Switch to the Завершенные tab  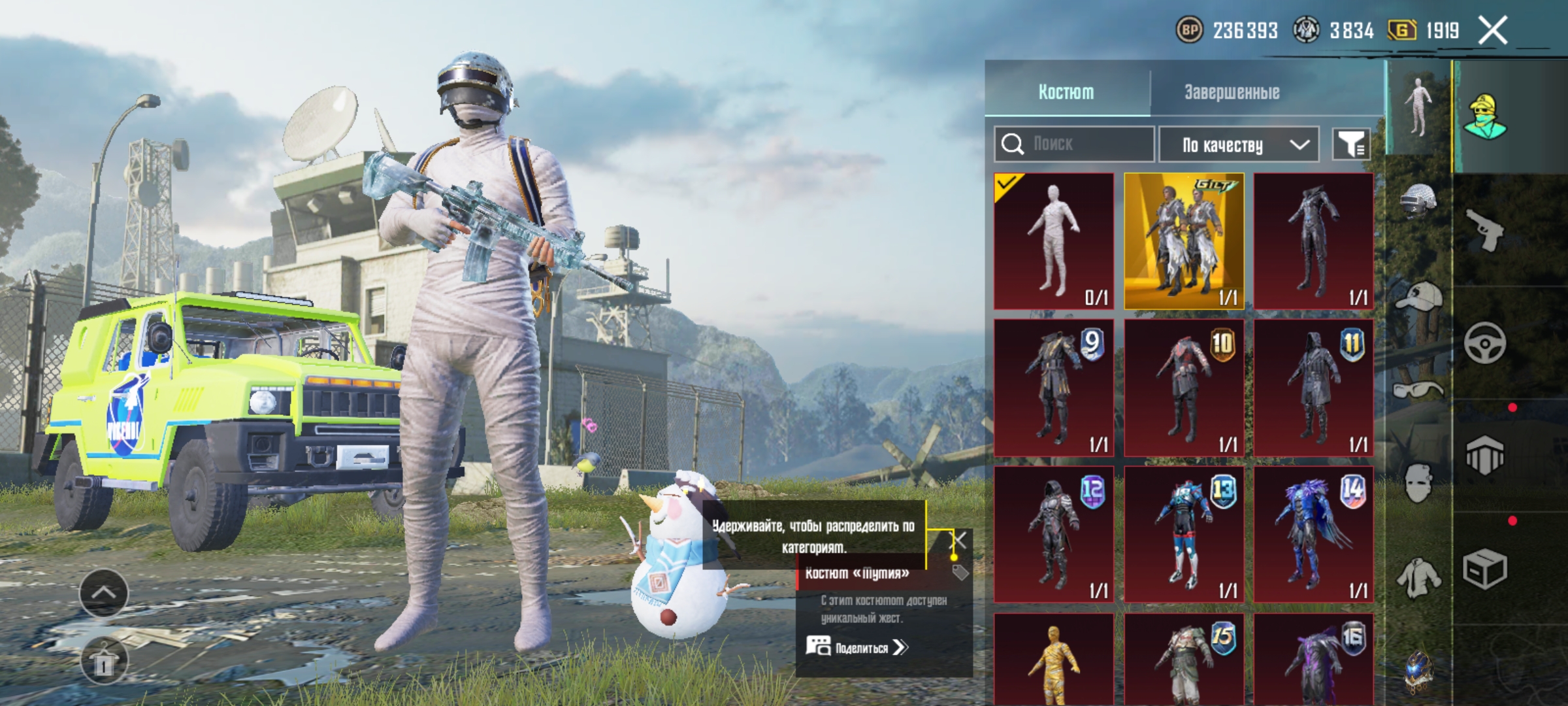click(1232, 92)
